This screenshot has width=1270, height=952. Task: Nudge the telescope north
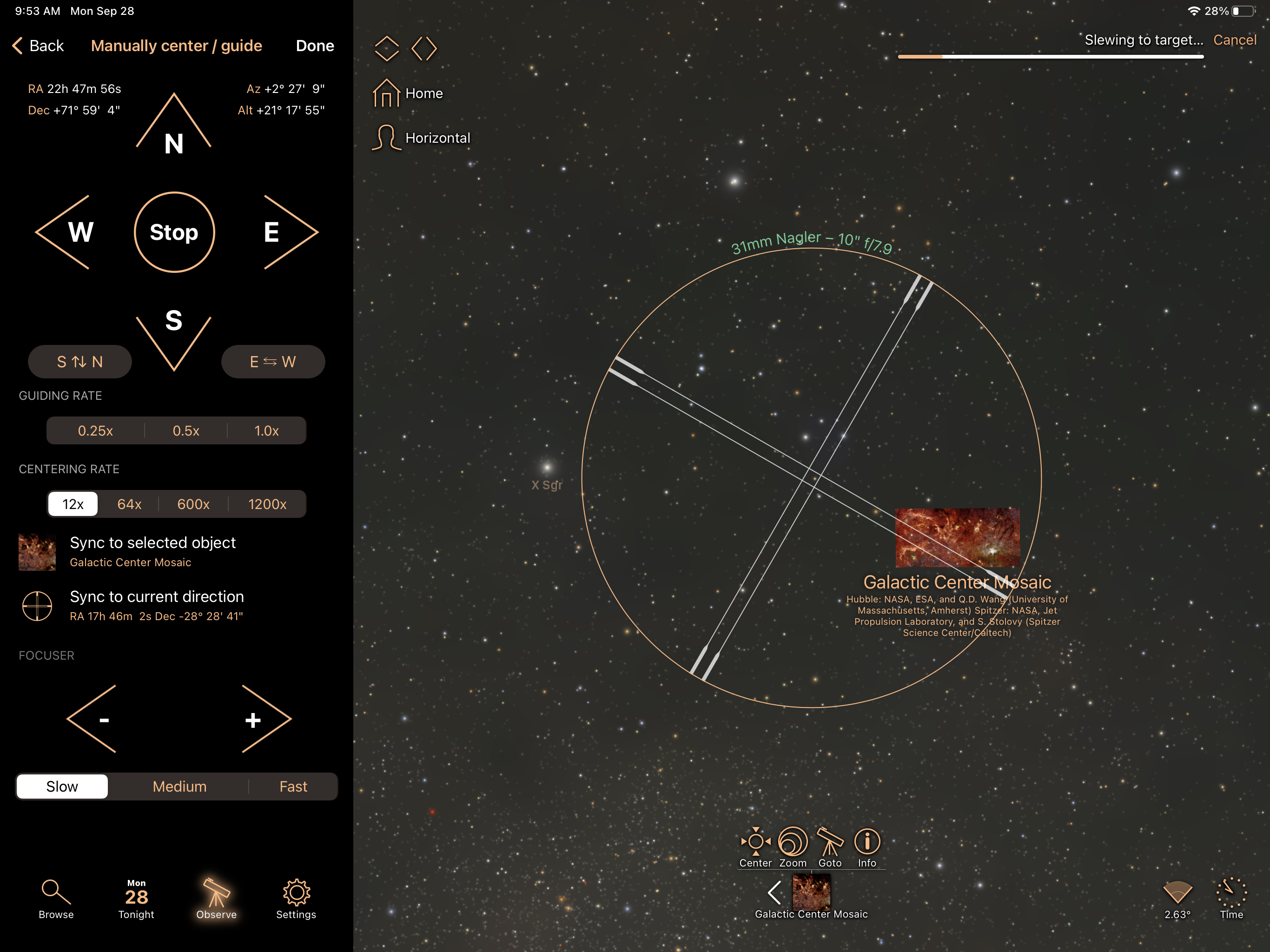(x=173, y=129)
